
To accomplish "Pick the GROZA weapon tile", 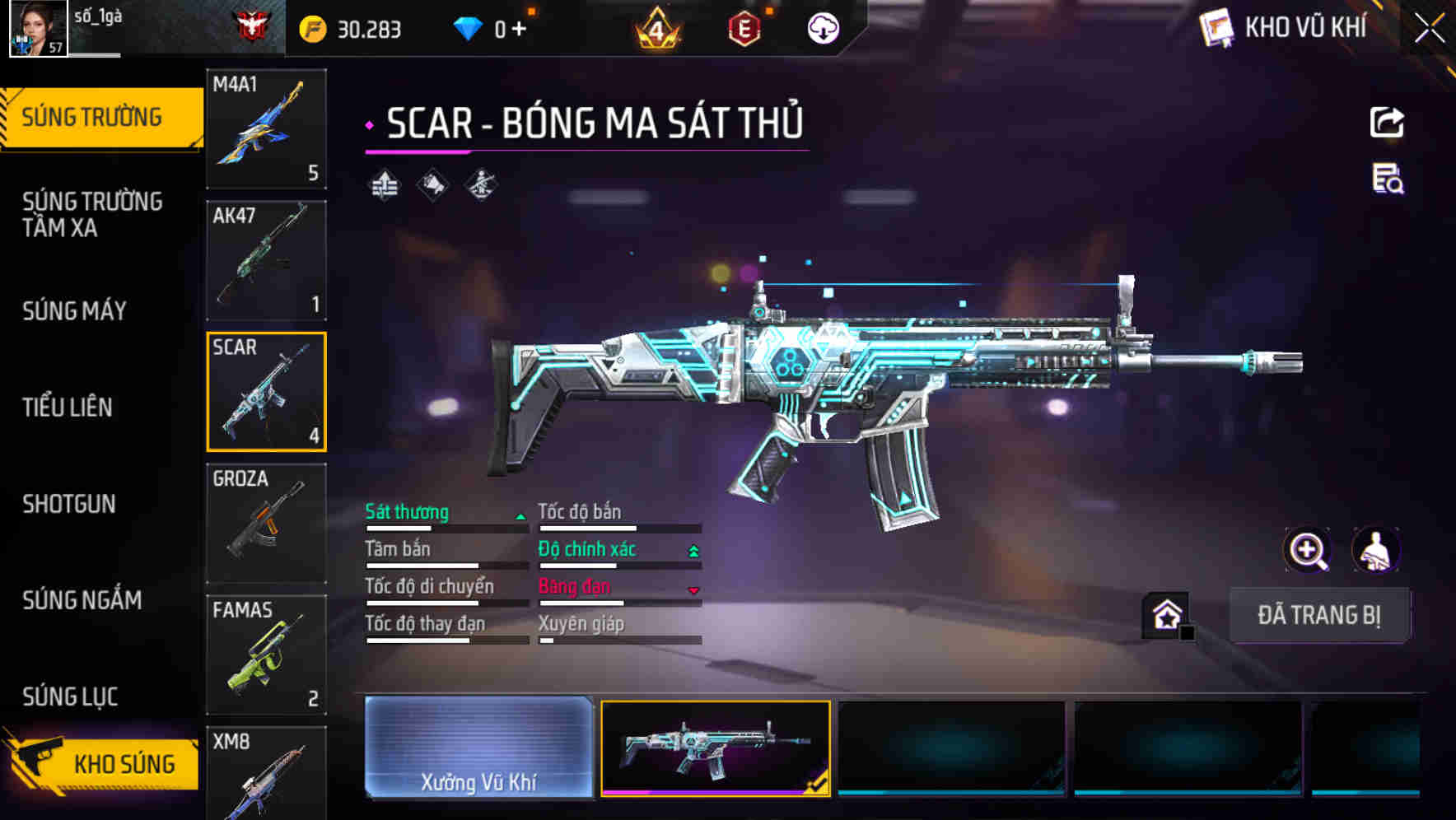I will (x=266, y=523).
